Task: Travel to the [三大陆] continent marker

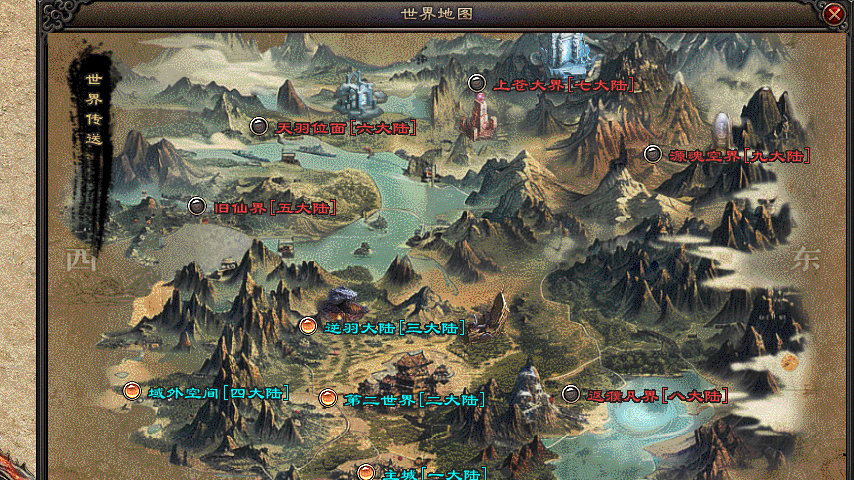Action: pyautogui.click(x=308, y=326)
